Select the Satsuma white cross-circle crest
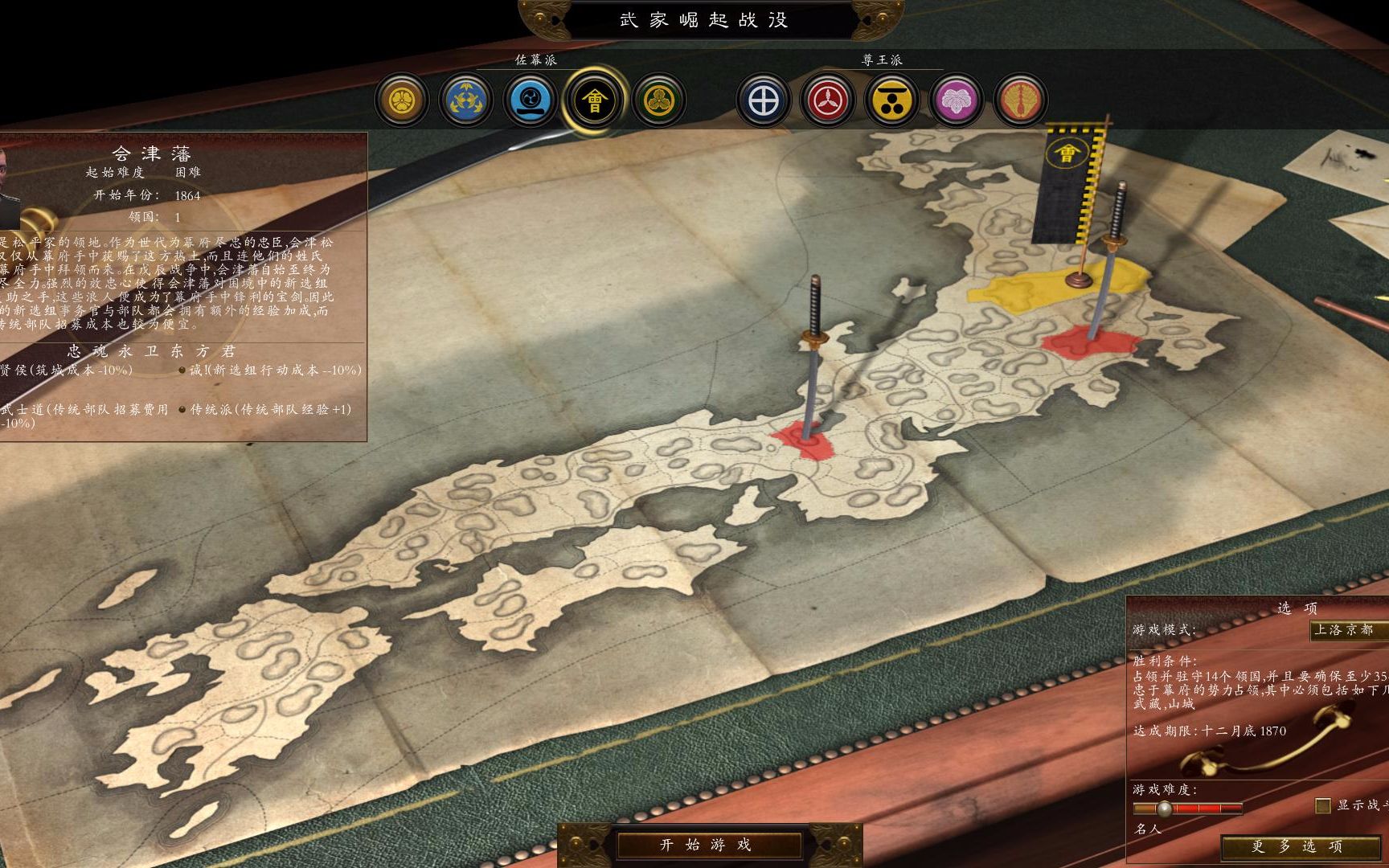1389x868 pixels. (764, 100)
